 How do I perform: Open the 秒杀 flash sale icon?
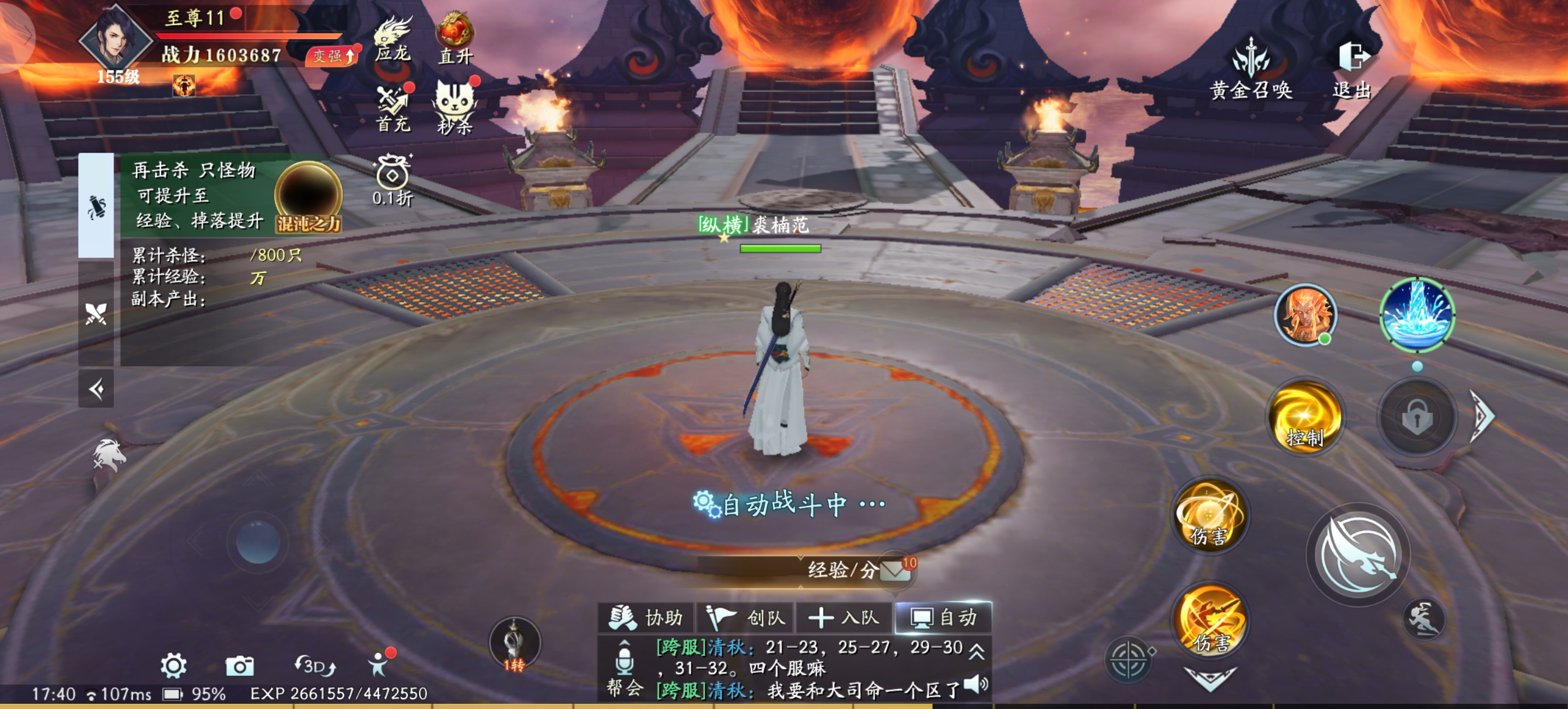tap(454, 107)
